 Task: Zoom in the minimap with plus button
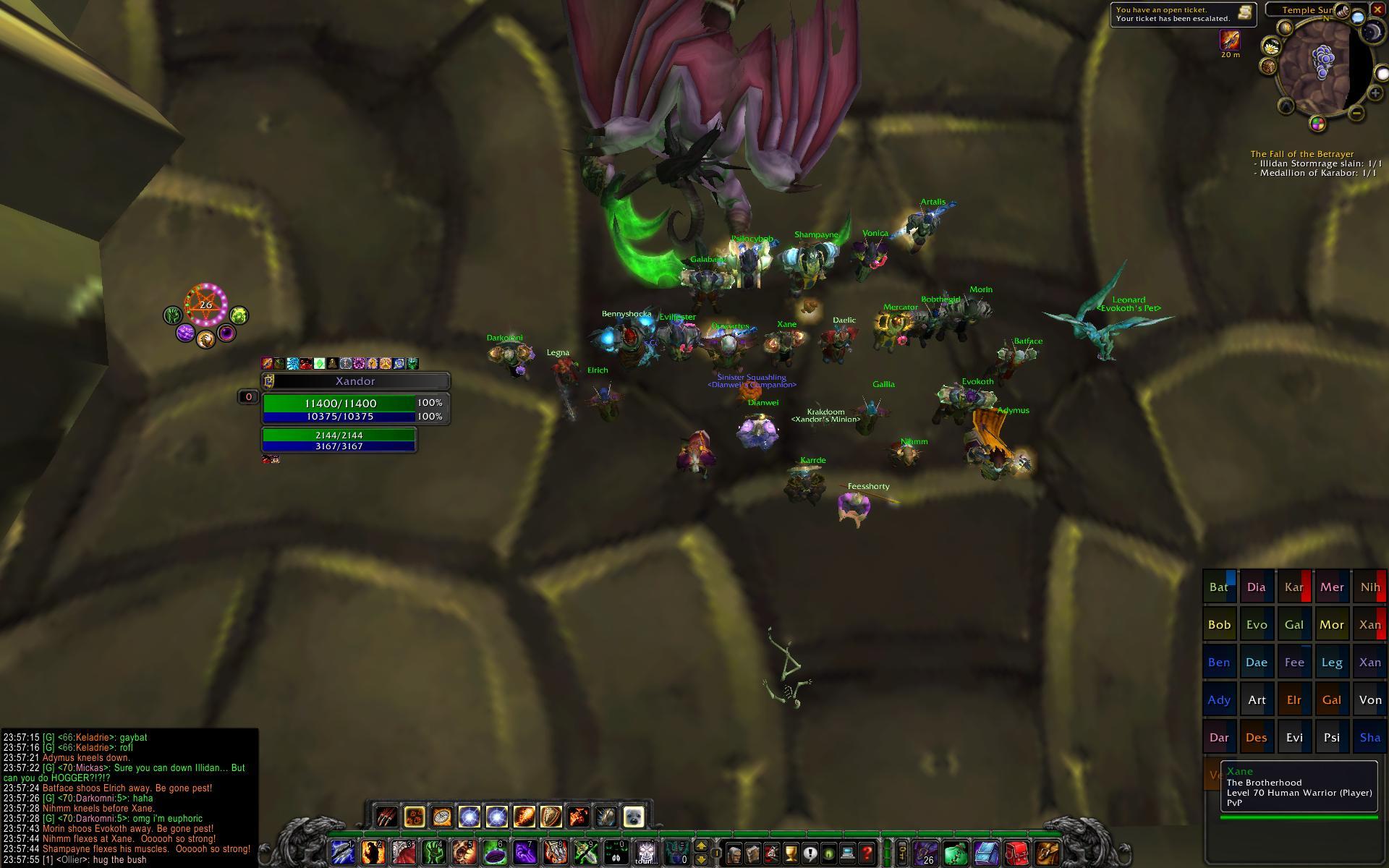click(1375, 93)
